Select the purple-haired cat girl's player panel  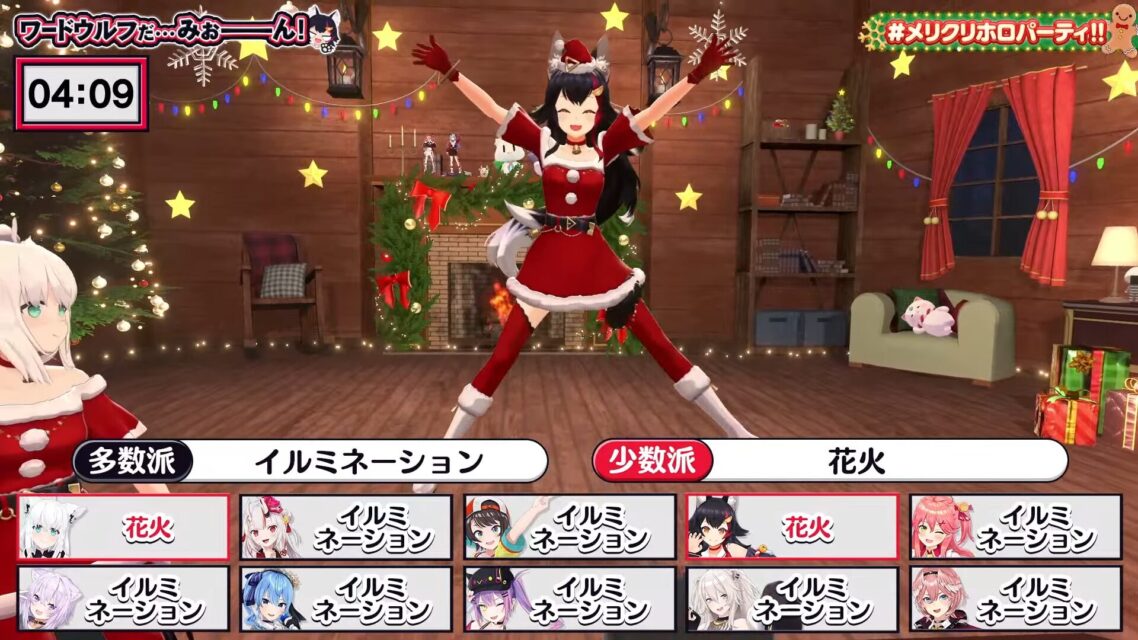124,599
